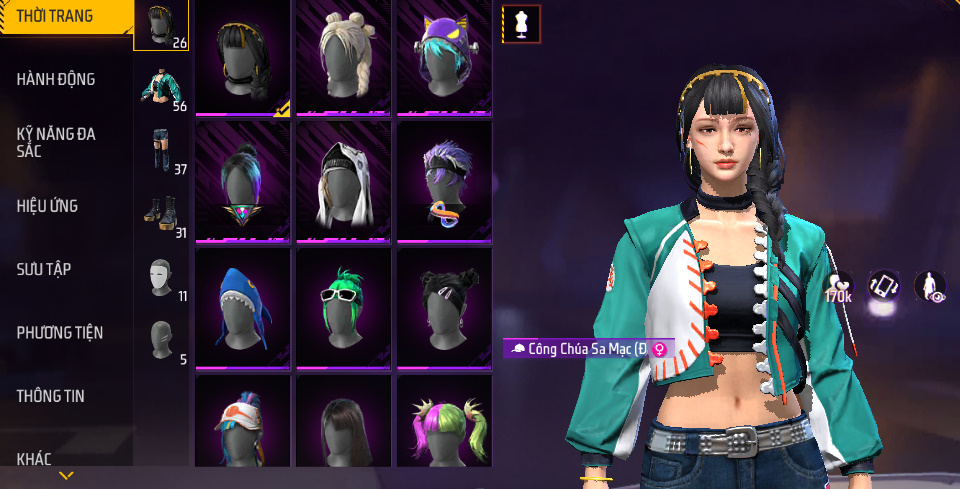
Task: Click the mannequin outfit preview button
Action: point(521,24)
